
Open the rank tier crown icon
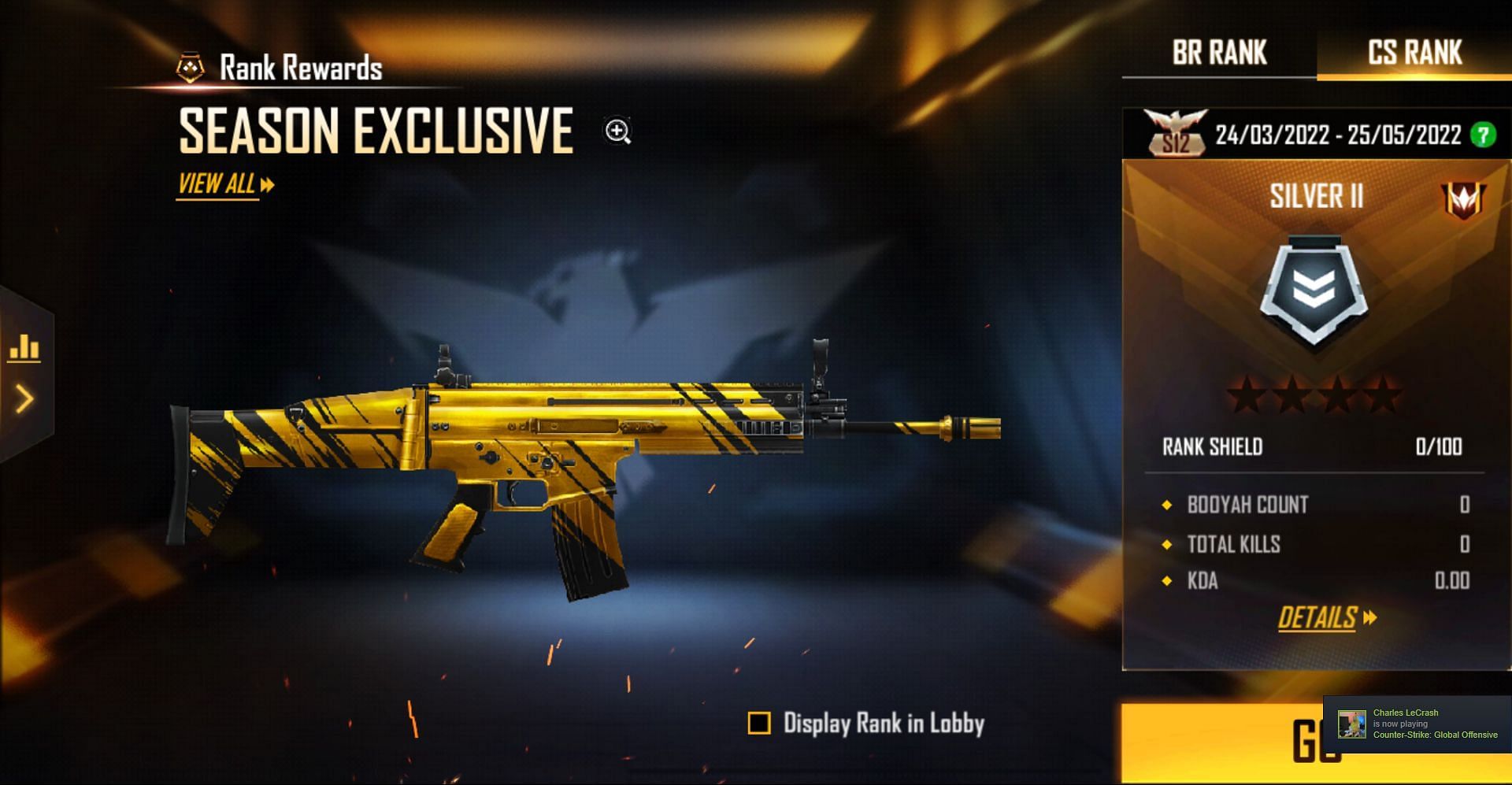point(1462,200)
